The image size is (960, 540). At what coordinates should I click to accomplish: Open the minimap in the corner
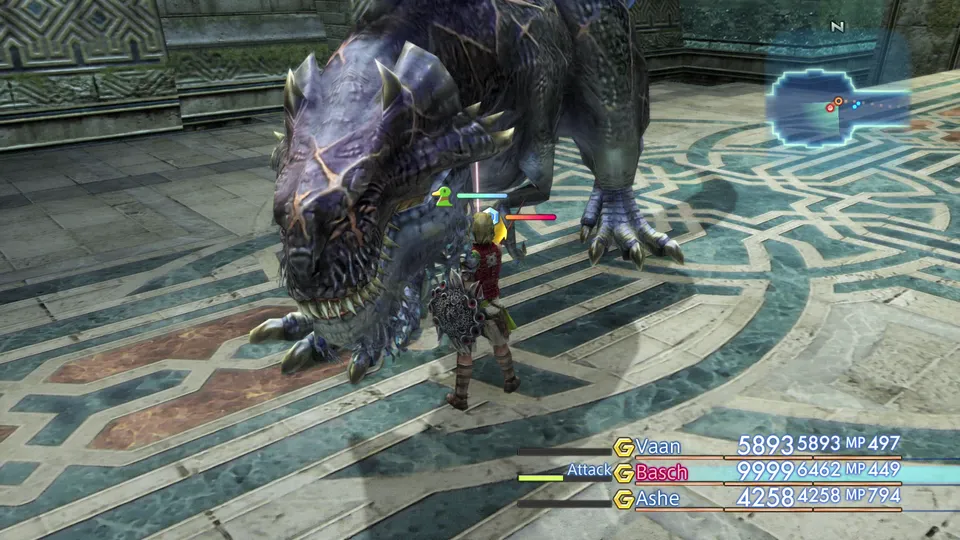838,108
